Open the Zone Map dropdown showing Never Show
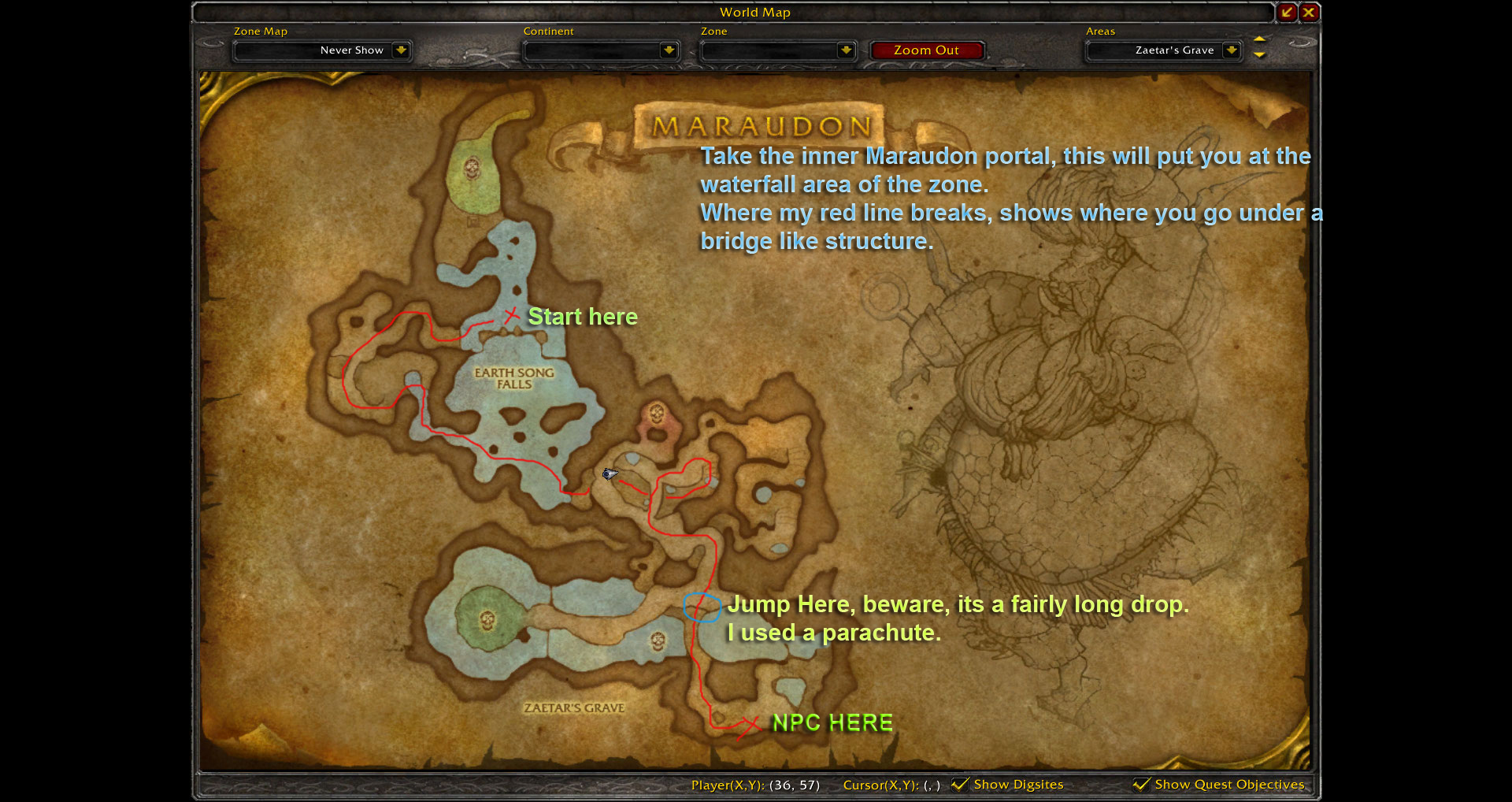1512x802 pixels. tap(401, 50)
